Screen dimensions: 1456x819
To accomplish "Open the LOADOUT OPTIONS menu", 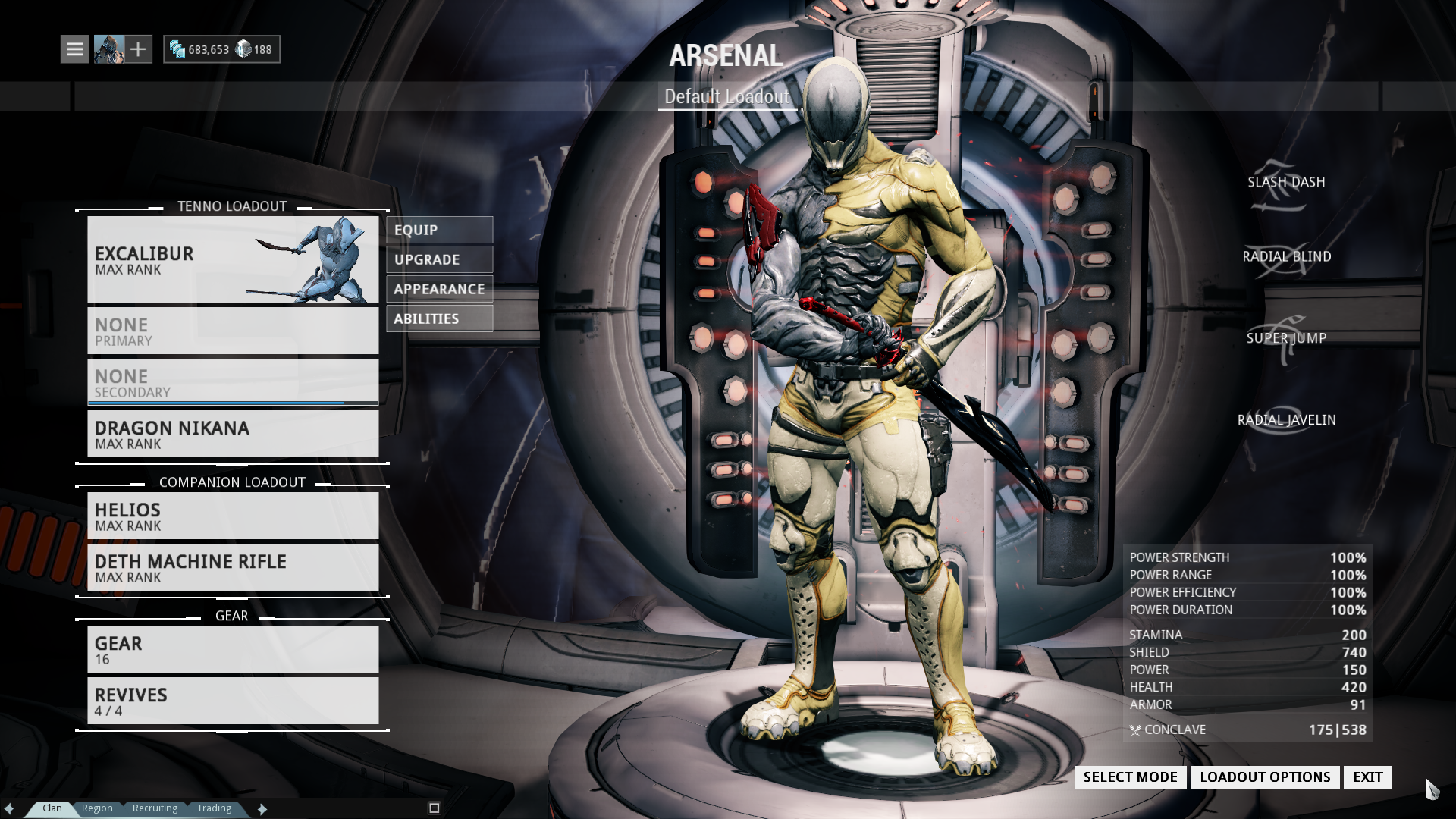I will (x=1264, y=777).
